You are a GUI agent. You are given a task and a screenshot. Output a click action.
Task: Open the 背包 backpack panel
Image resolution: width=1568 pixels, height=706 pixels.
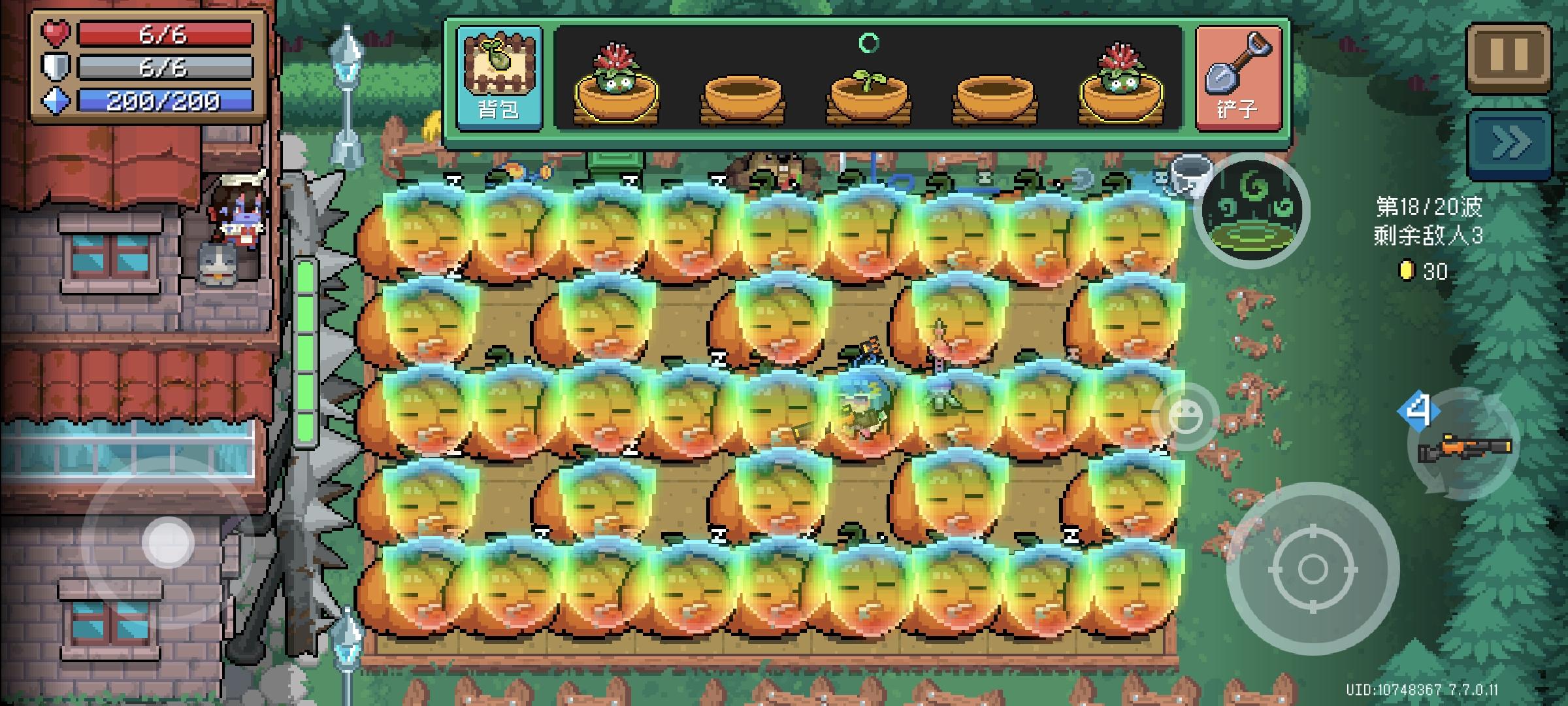(x=498, y=77)
